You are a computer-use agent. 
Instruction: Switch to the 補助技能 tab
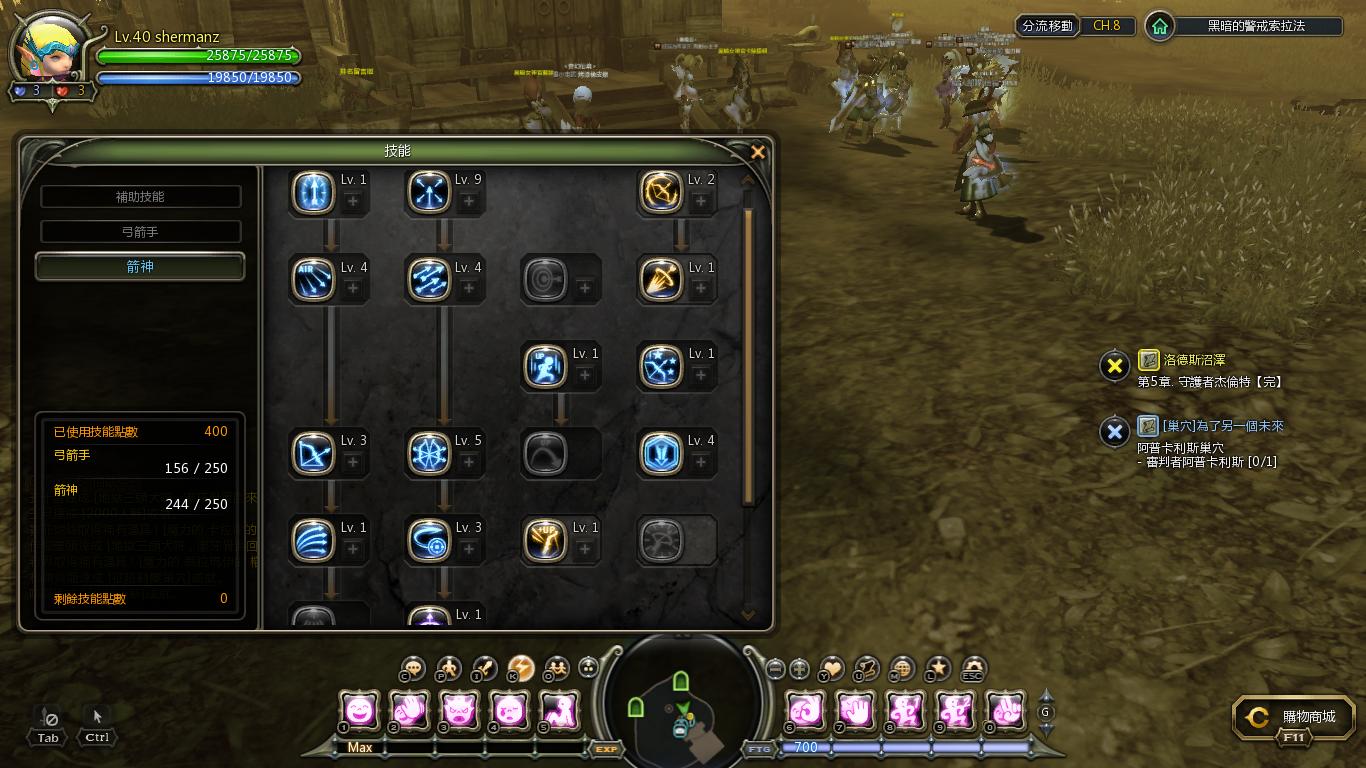(x=140, y=197)
